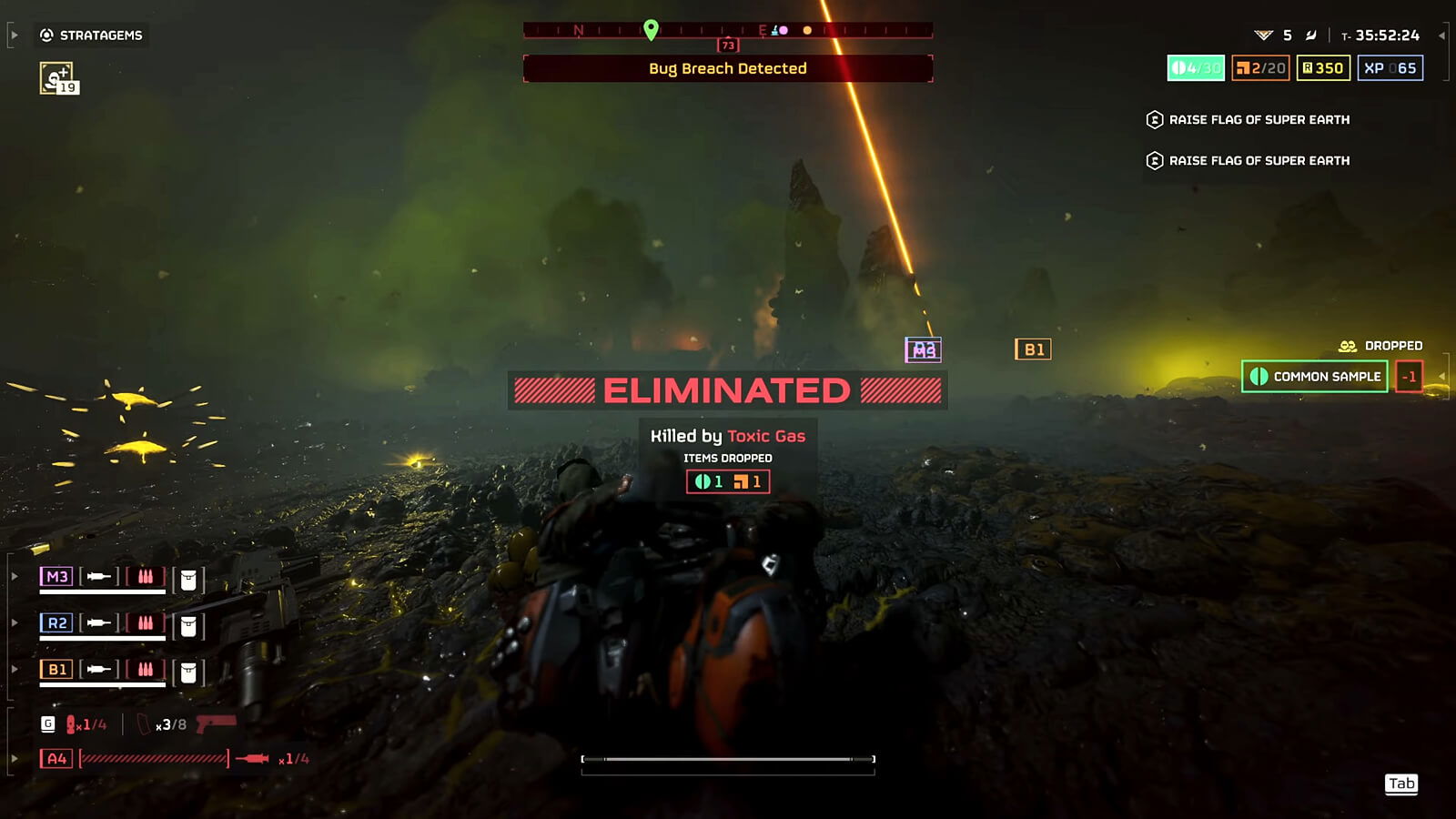
Task: Click teammate M3's stim syringe icon
Action: pos(97,575)
